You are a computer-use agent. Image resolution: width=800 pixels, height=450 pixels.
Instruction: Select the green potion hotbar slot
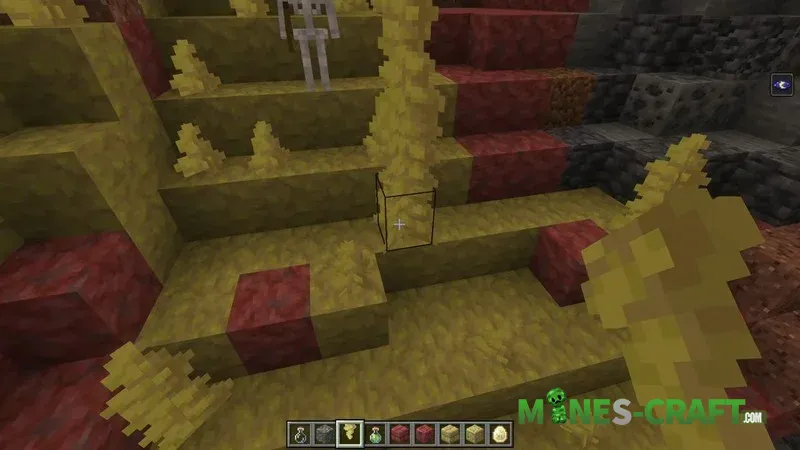coord(376,434)
